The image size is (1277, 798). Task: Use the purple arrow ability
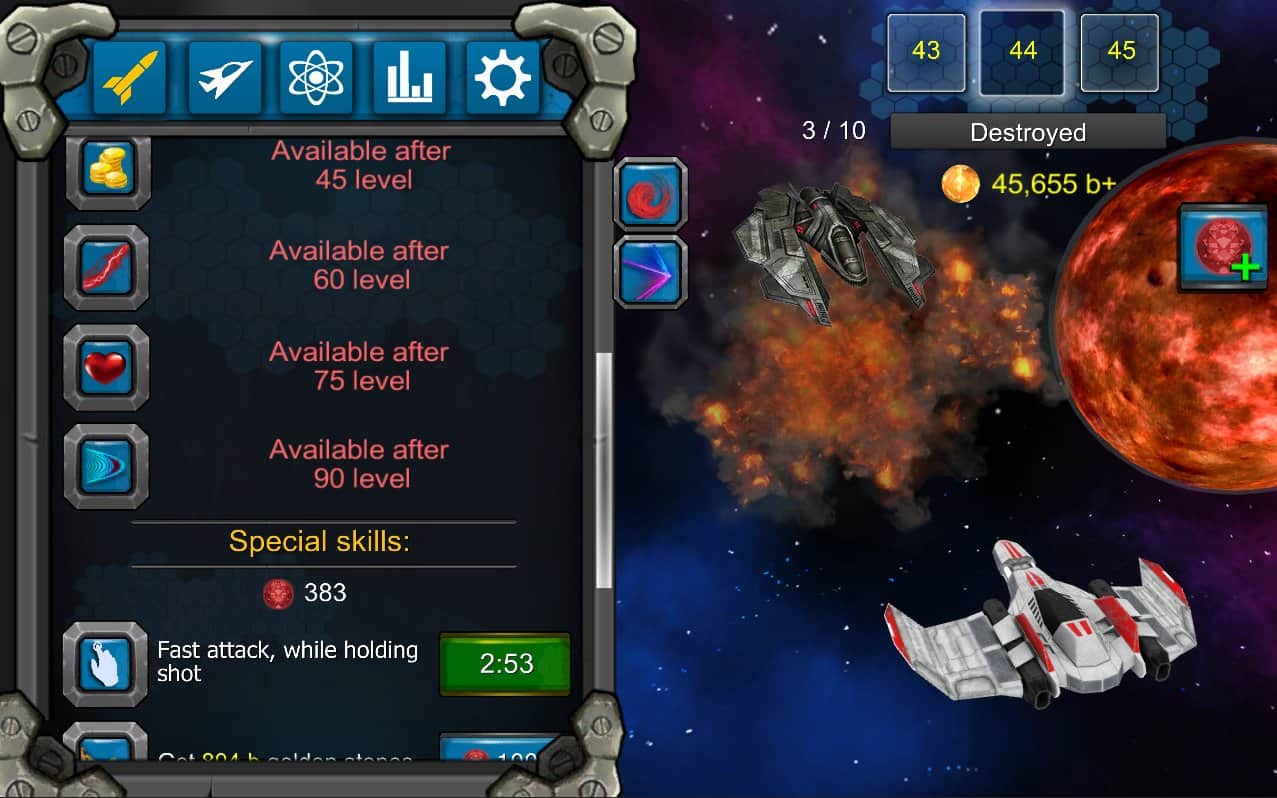(650, 272)
